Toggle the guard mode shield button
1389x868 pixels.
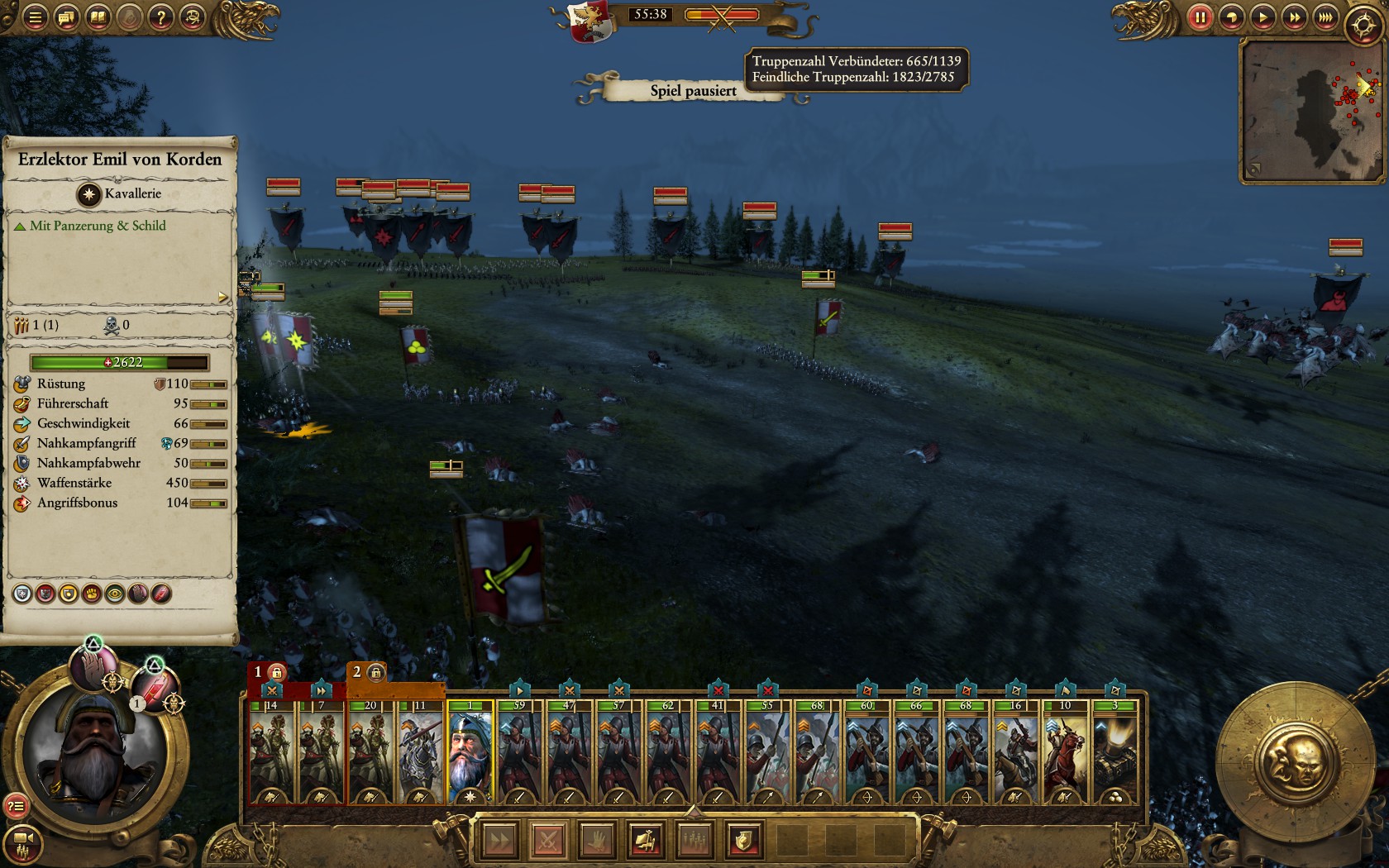[743, 842]
